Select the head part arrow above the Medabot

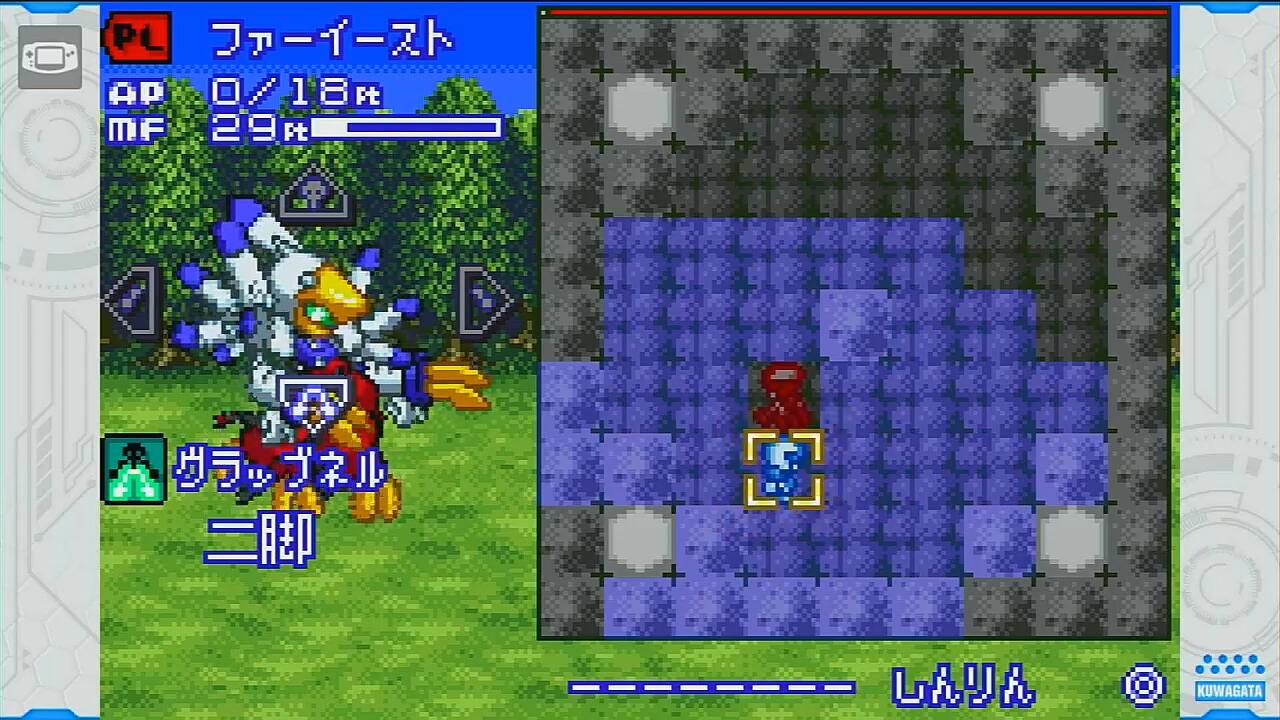click(x=313, y=194)
